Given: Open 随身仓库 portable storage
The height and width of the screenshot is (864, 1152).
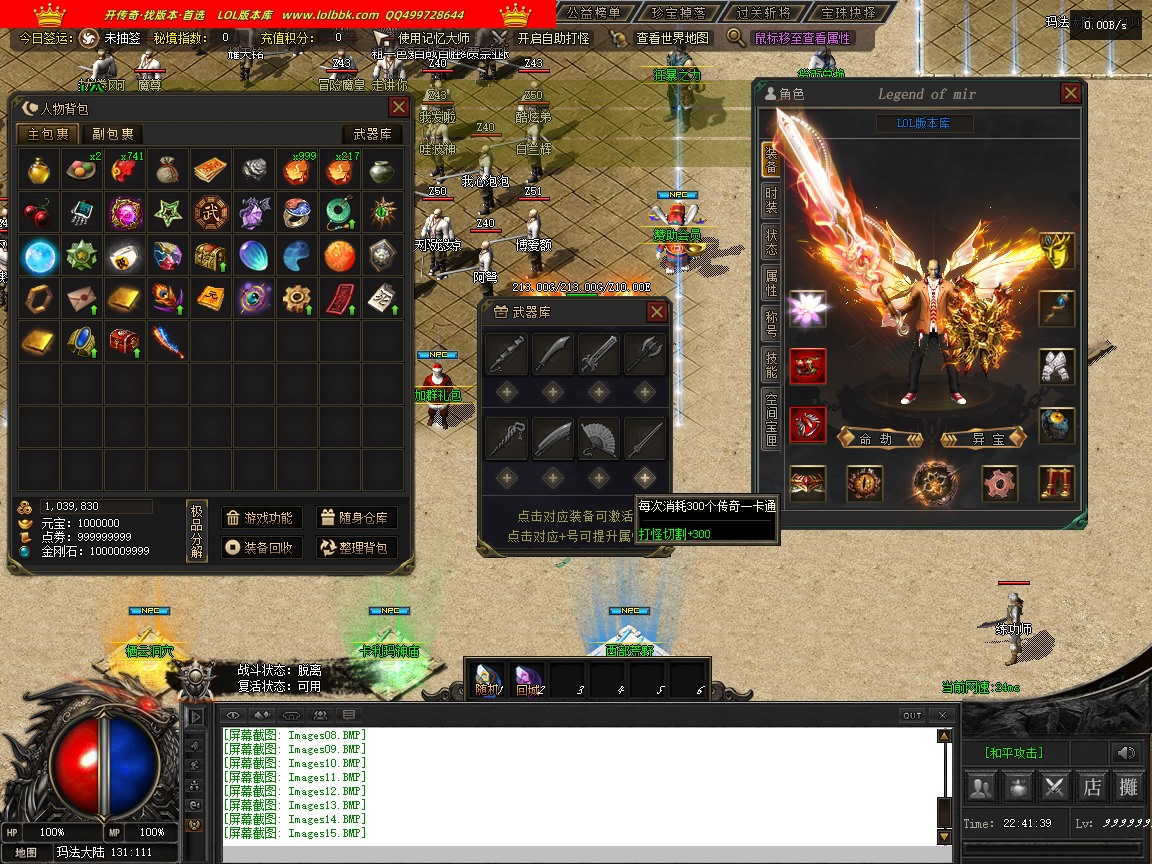Looking at the screenshot, I should click(x=357, y=518).
